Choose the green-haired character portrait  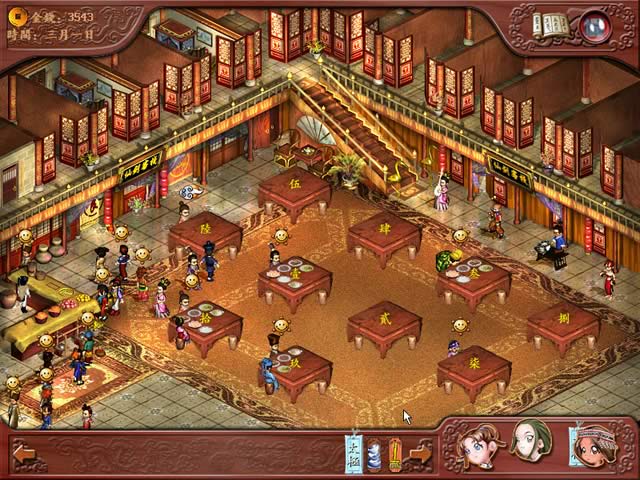pos(530,442)
